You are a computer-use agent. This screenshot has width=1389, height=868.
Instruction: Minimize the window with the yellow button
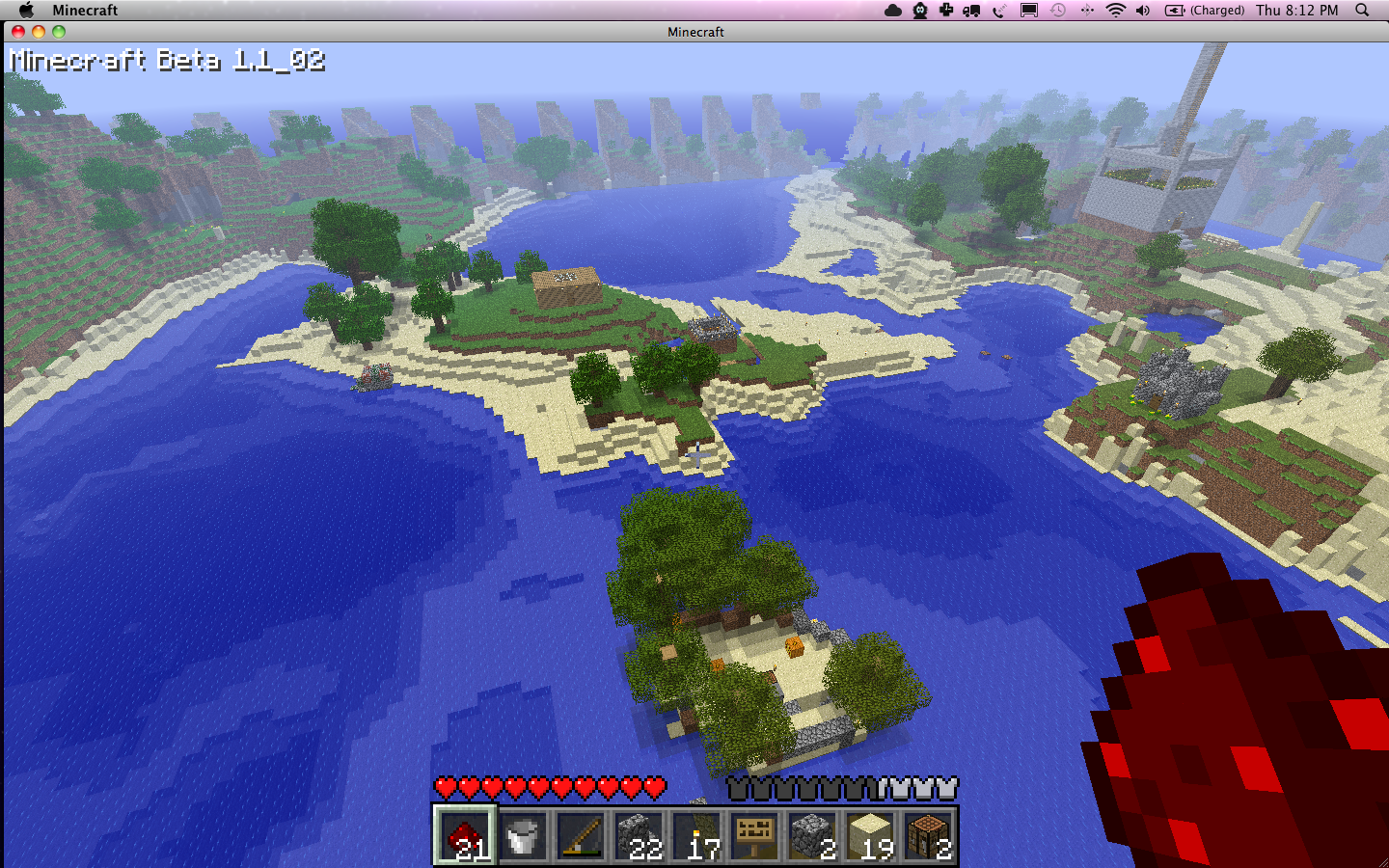pyautogui.click(x=39, y=32)
